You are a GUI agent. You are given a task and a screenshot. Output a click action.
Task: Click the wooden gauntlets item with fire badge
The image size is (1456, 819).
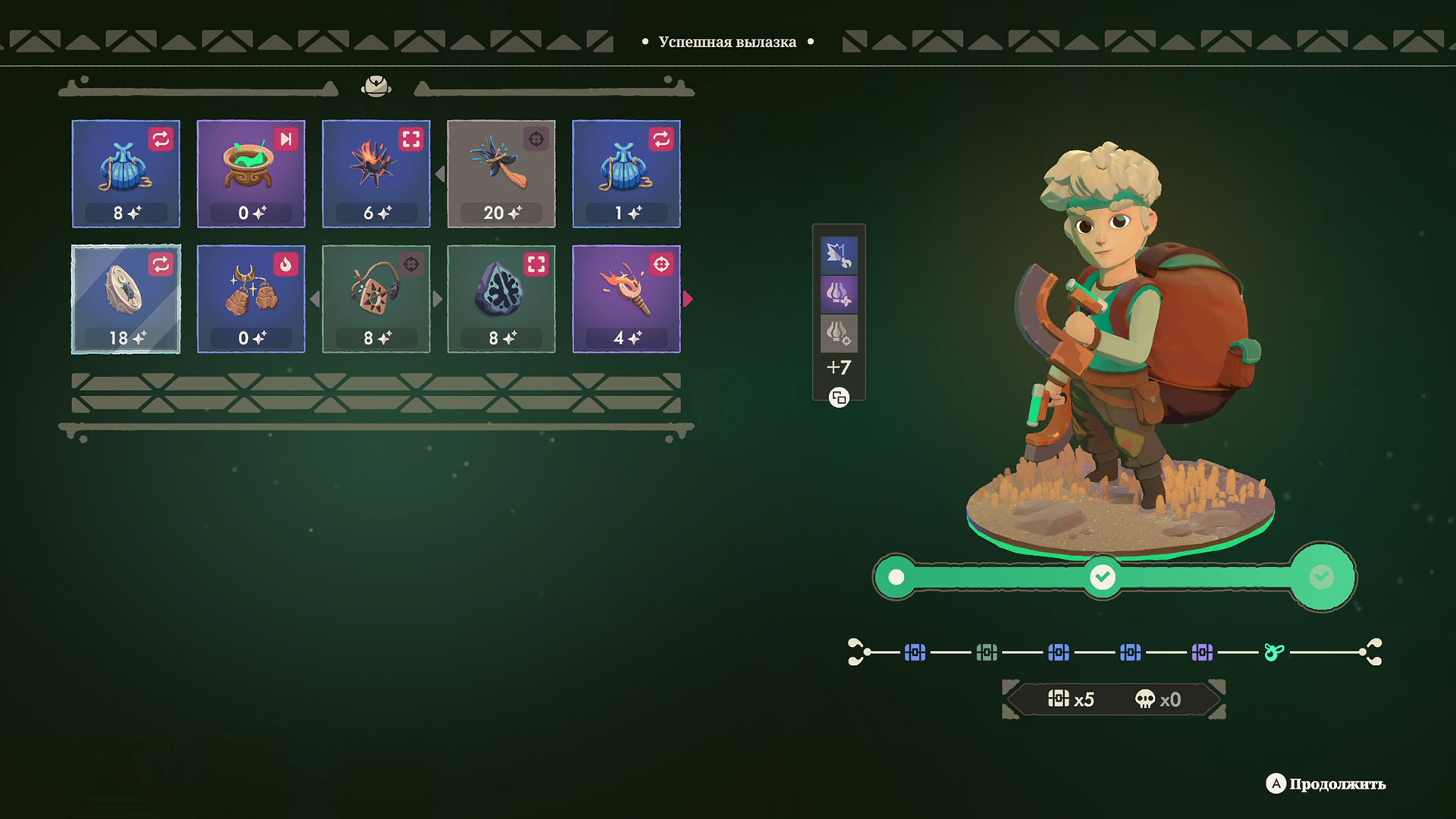pos(251,299)
